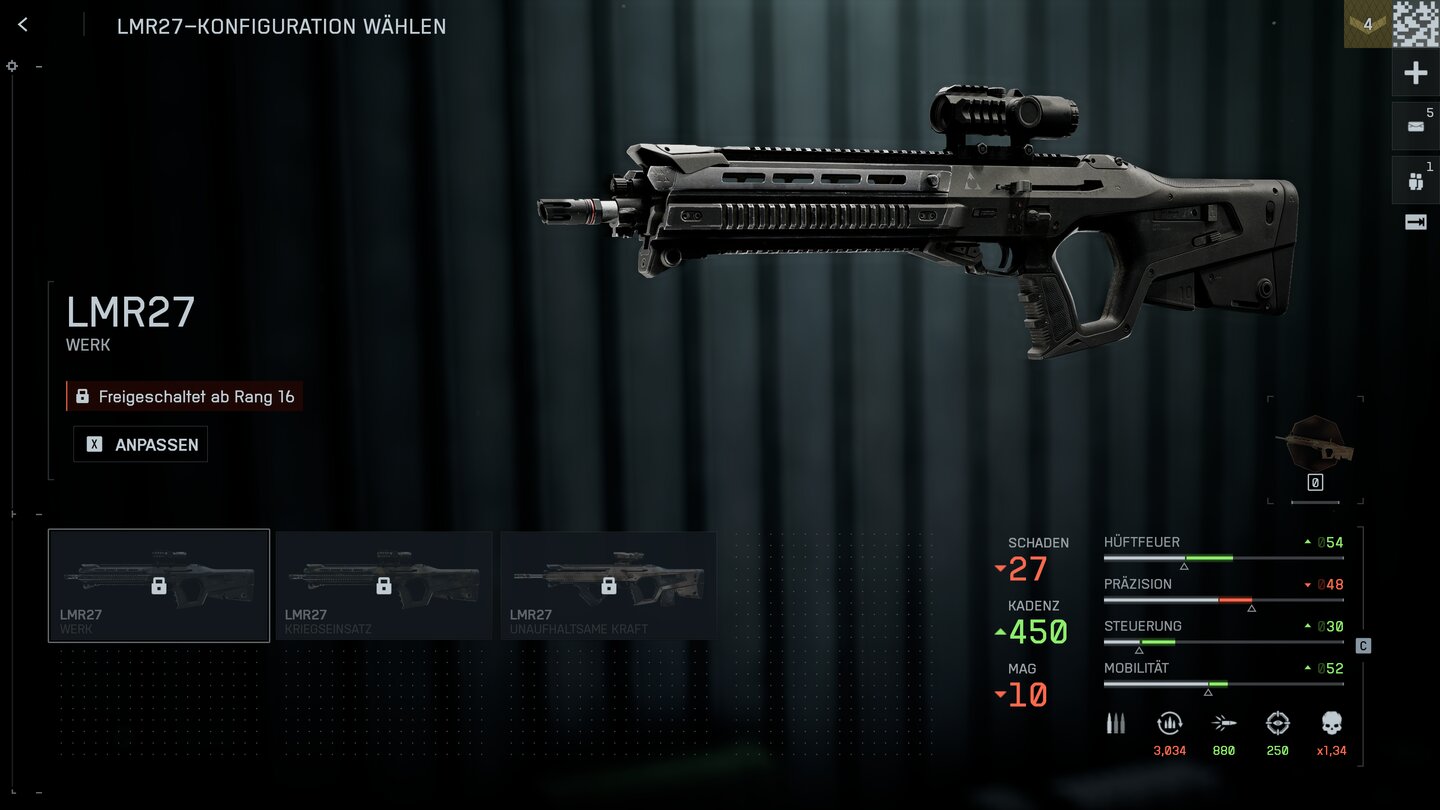
Task: Click the skull headshot multiplier icon
Action: click(x=1331, y=724)
